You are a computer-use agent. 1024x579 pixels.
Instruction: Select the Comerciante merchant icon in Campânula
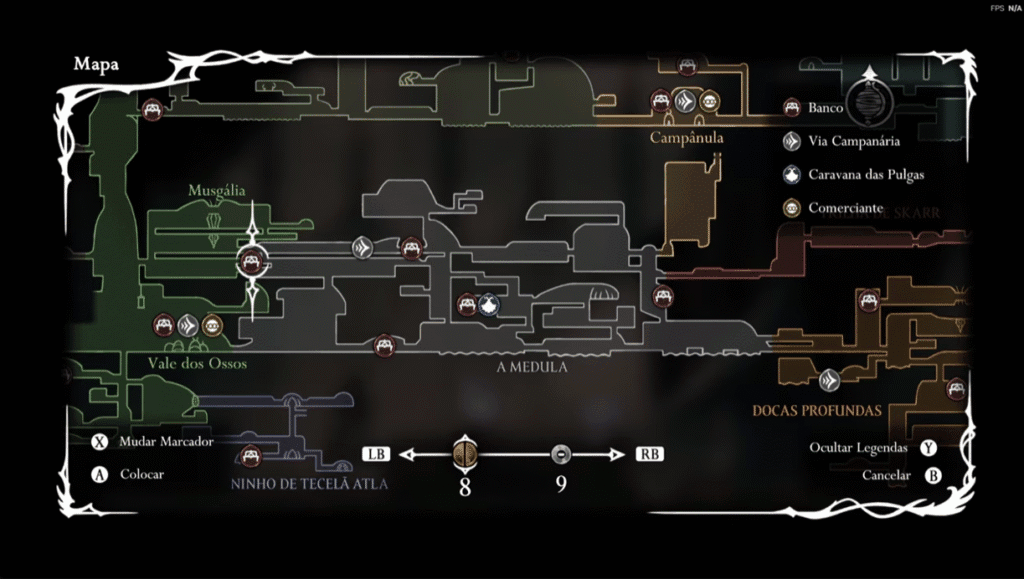708,101
